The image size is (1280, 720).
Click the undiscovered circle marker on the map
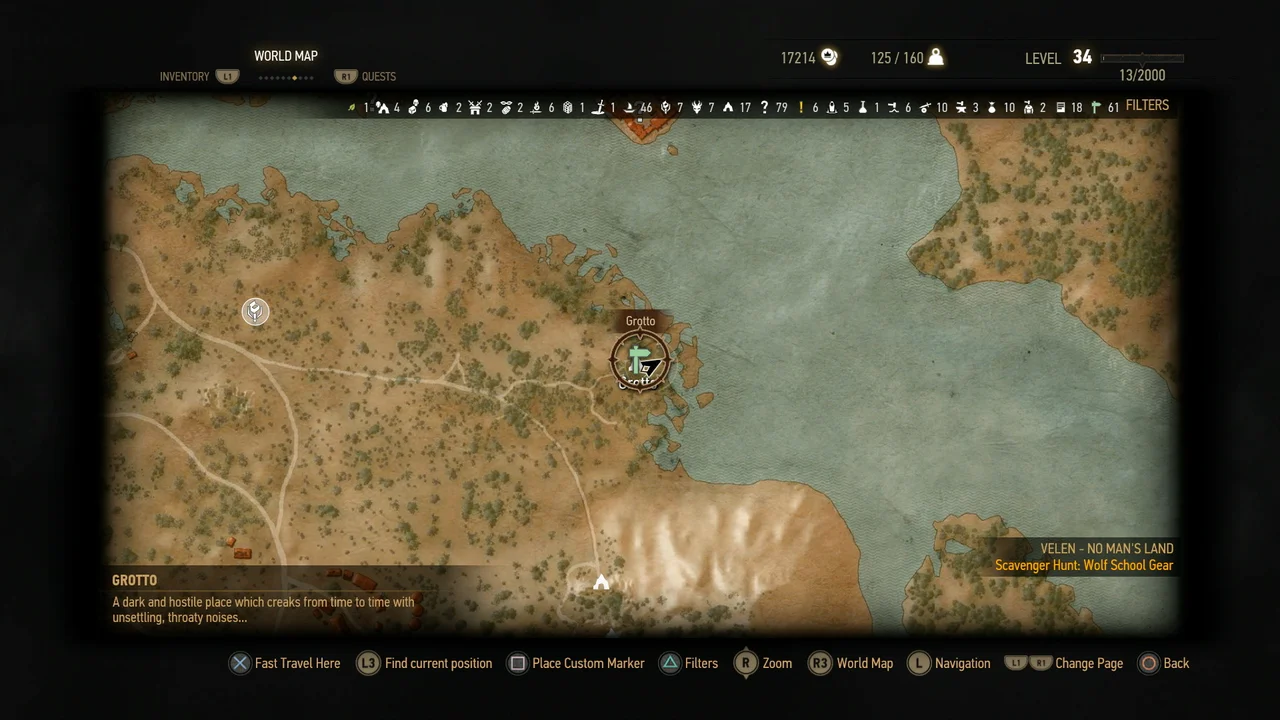click(x=255, y=312)
